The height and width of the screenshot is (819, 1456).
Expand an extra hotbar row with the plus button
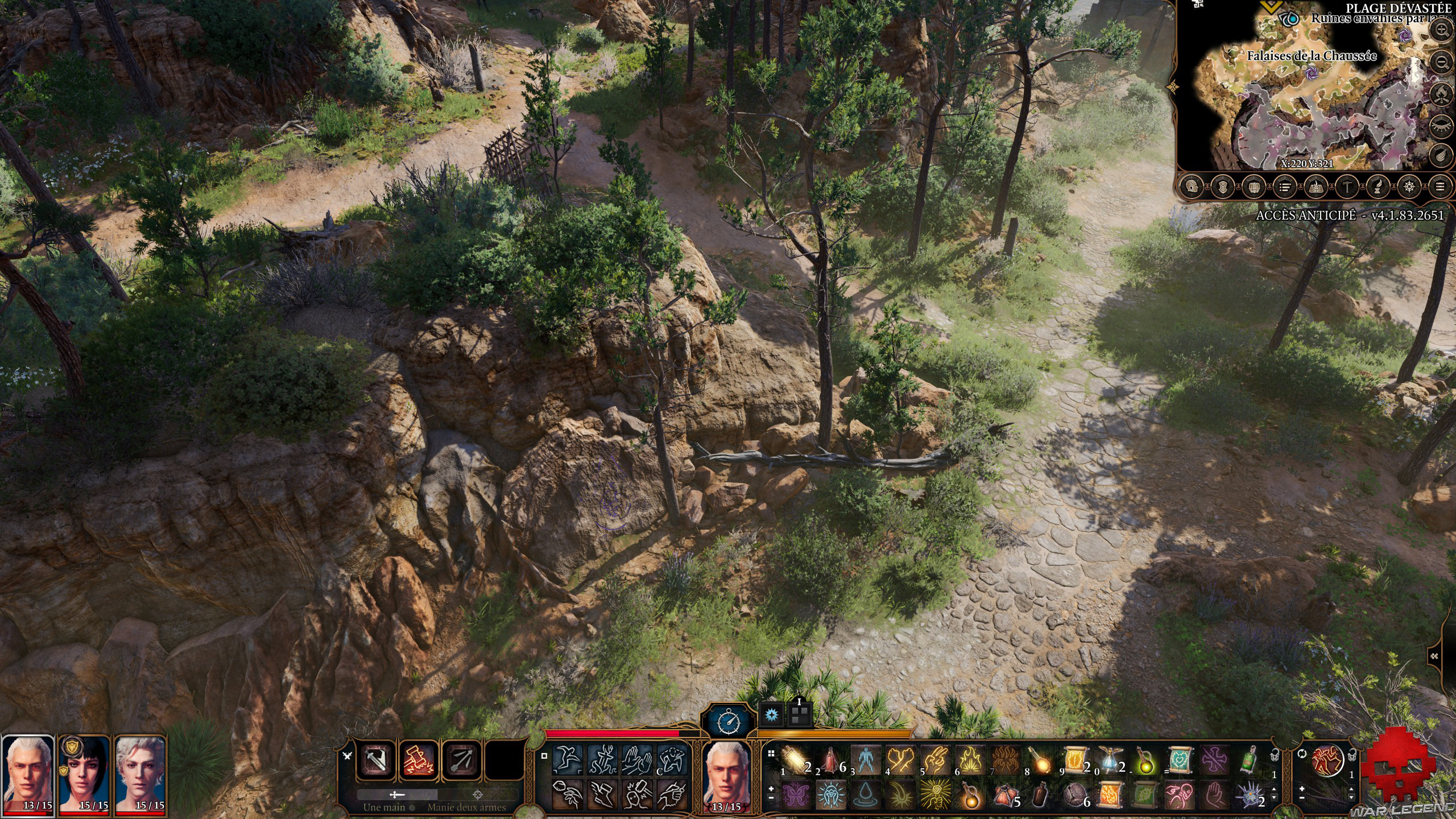coord(771,789)
